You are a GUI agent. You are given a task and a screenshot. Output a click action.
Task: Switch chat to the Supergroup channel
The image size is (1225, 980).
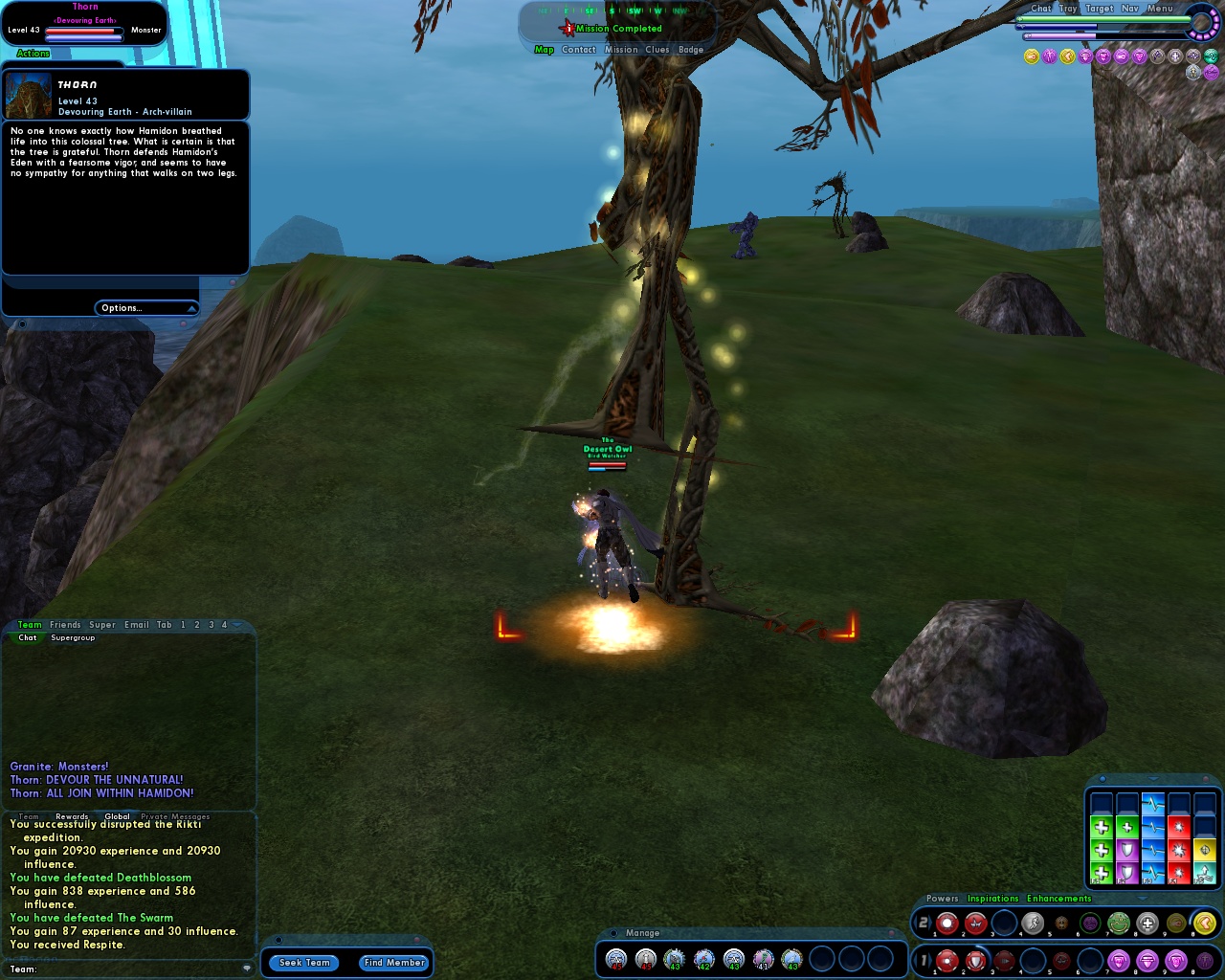pos(73,637)
